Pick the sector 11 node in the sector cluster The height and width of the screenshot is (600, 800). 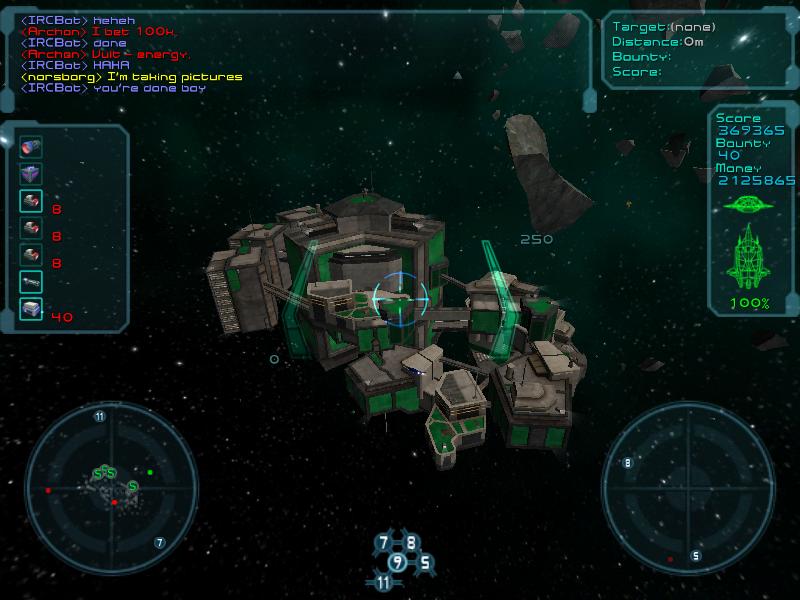(x=384, y=582)
